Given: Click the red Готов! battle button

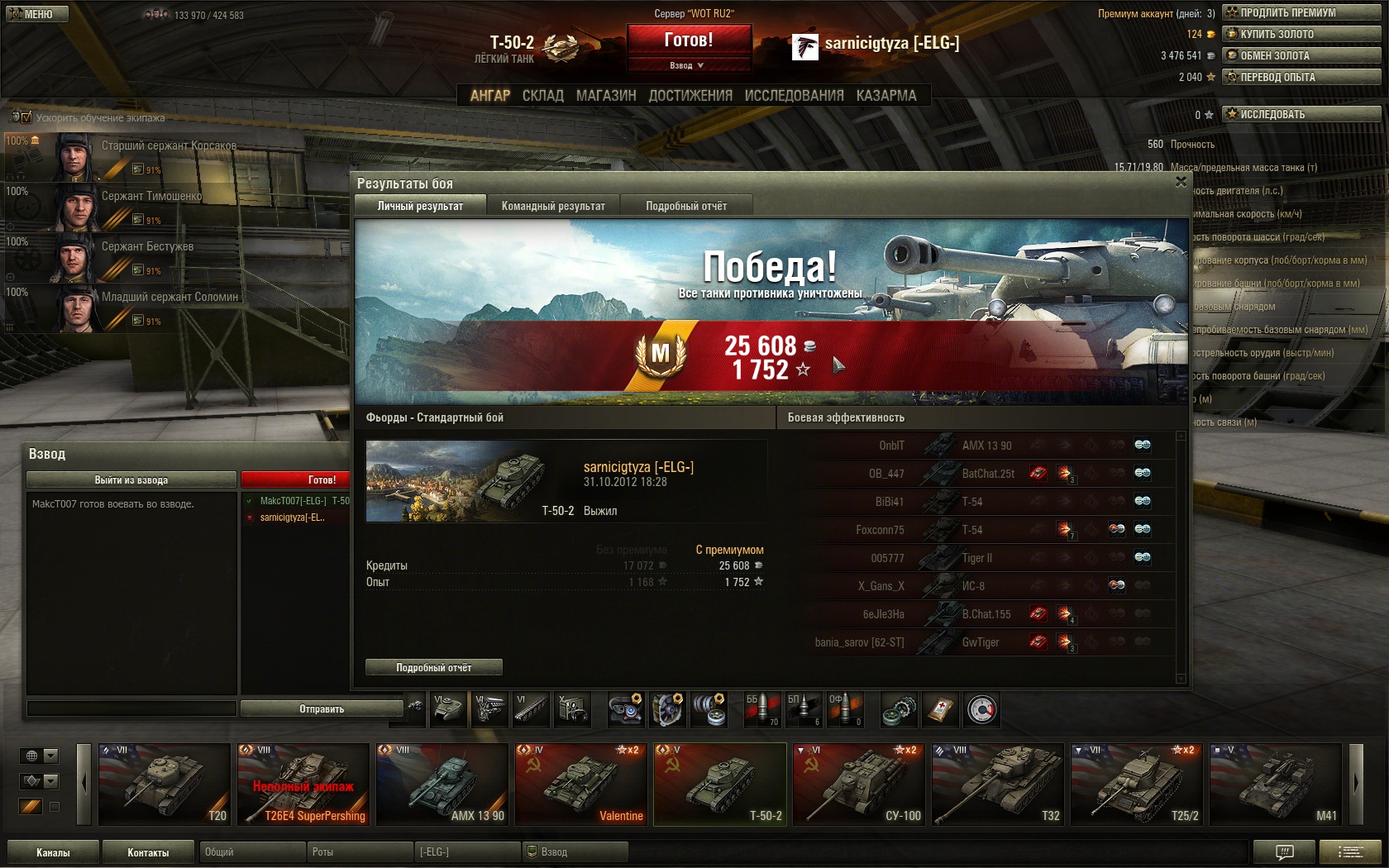Looking at the screenshot, I should (689, 40).
